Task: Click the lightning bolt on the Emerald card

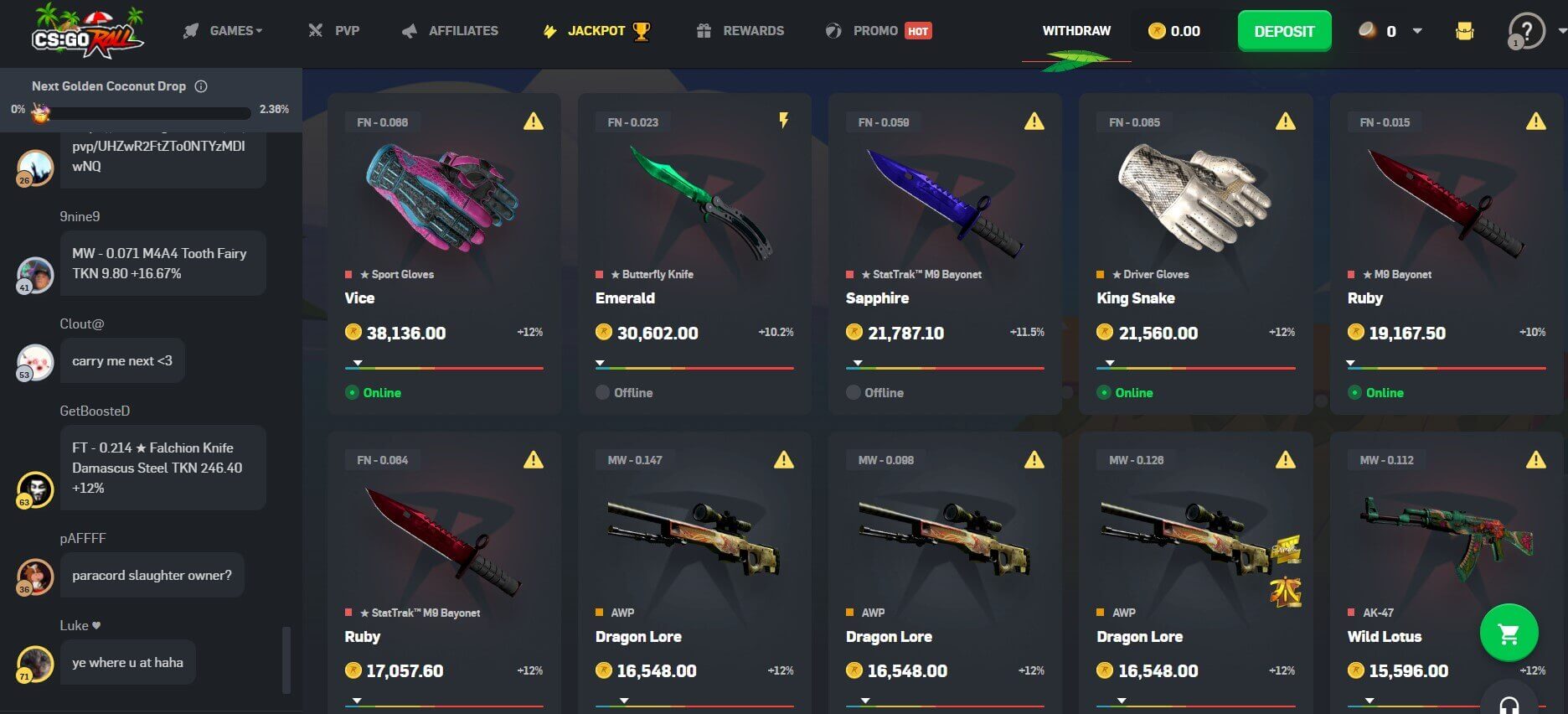Action: pos(781,122)
